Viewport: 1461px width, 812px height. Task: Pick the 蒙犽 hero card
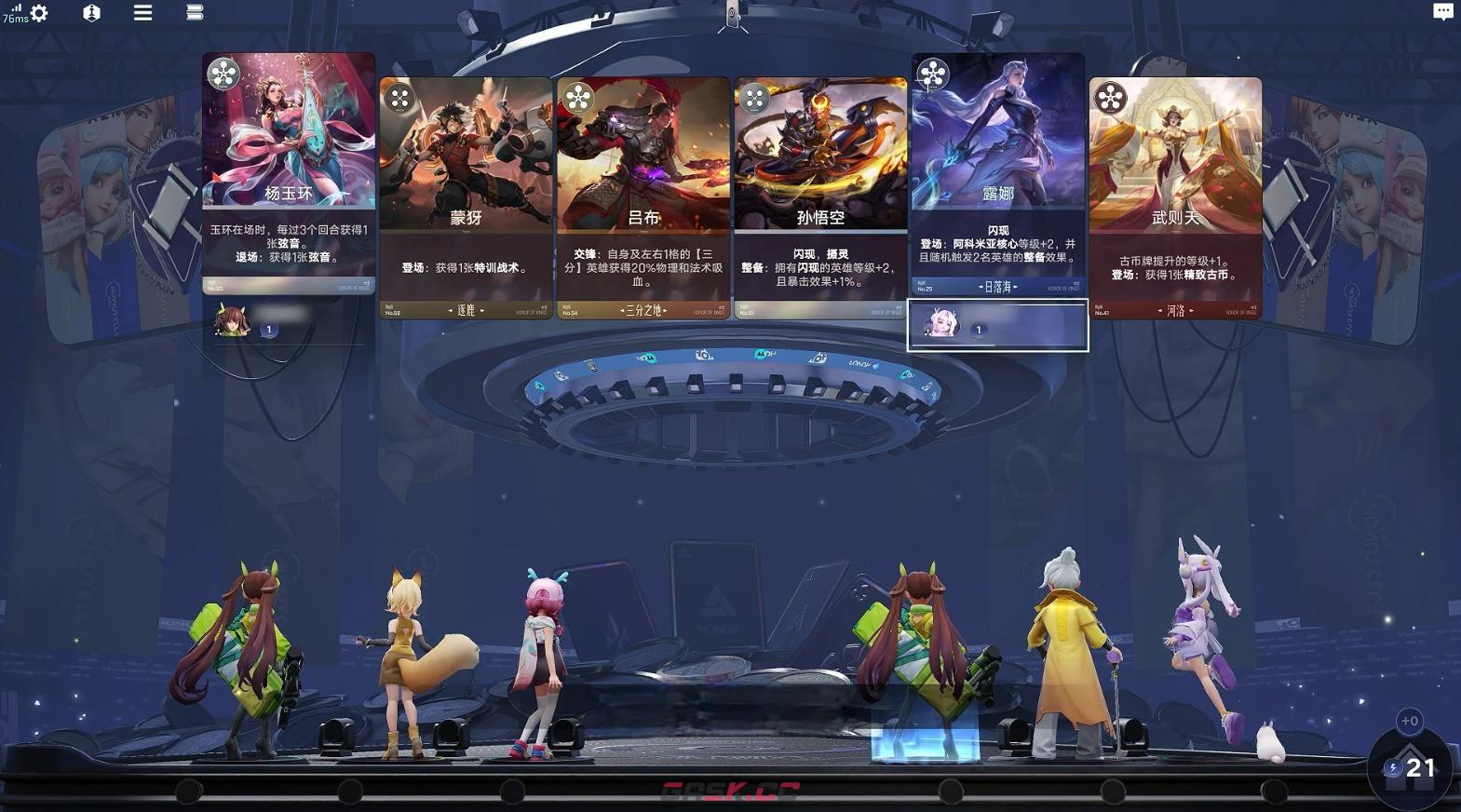(x=466, y=196)
